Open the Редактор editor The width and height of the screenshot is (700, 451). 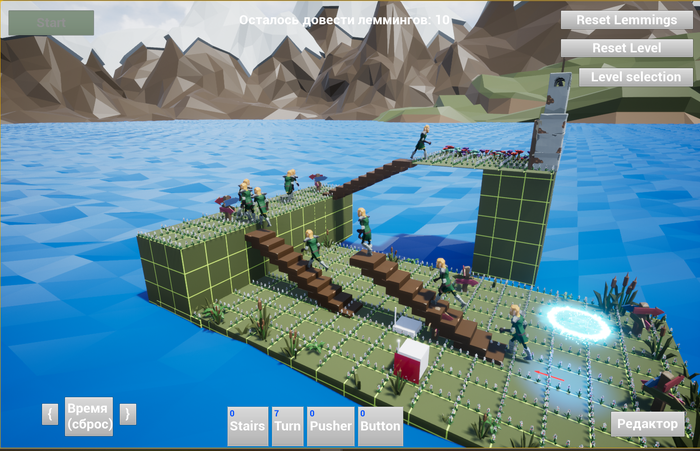[647, 423]
